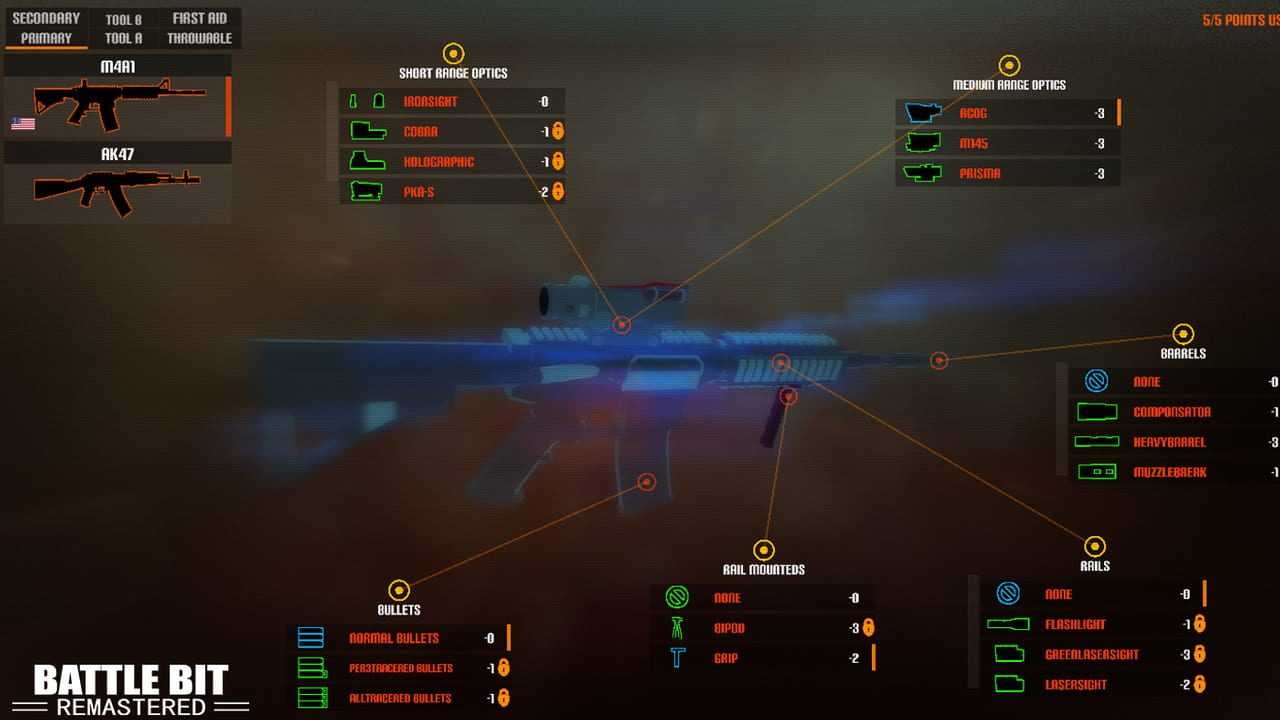The height and width of the screenshot is (720, 1280).
Task: Equip the Ironsight optic
Action: [450, 101]
